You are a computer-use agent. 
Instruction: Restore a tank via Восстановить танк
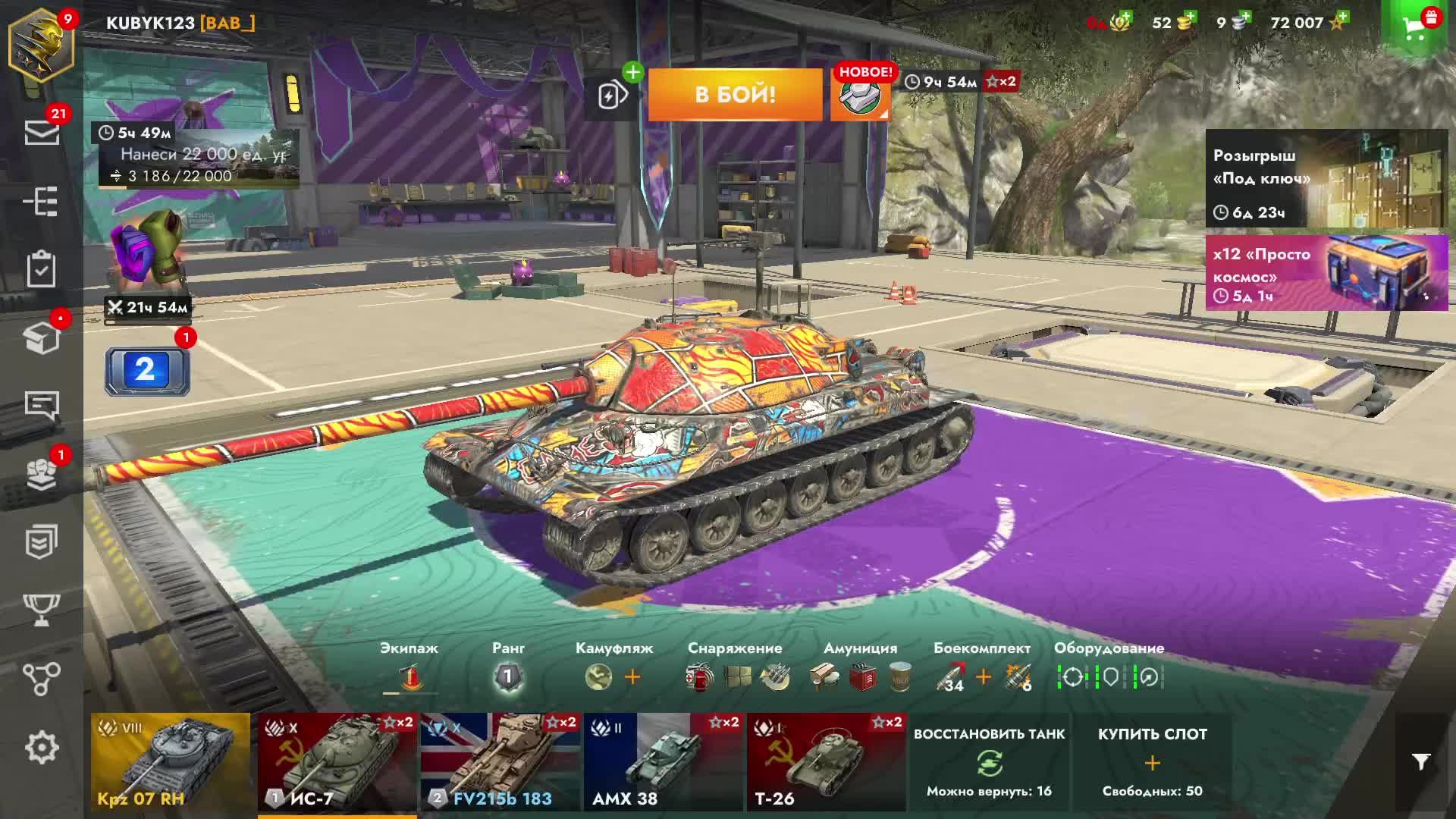(989, 762)
